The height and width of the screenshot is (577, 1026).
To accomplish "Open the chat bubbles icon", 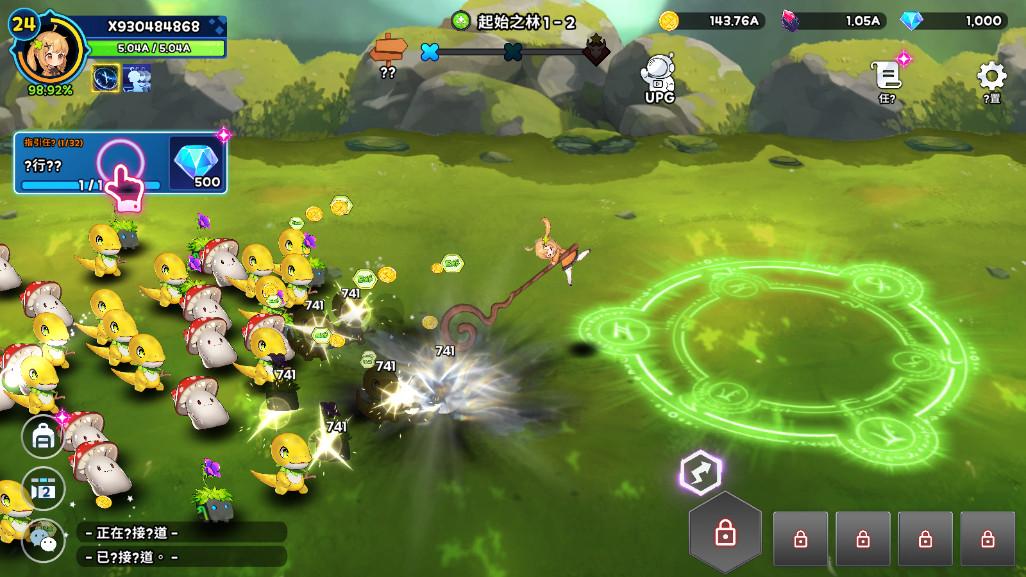I will [43, 539].
